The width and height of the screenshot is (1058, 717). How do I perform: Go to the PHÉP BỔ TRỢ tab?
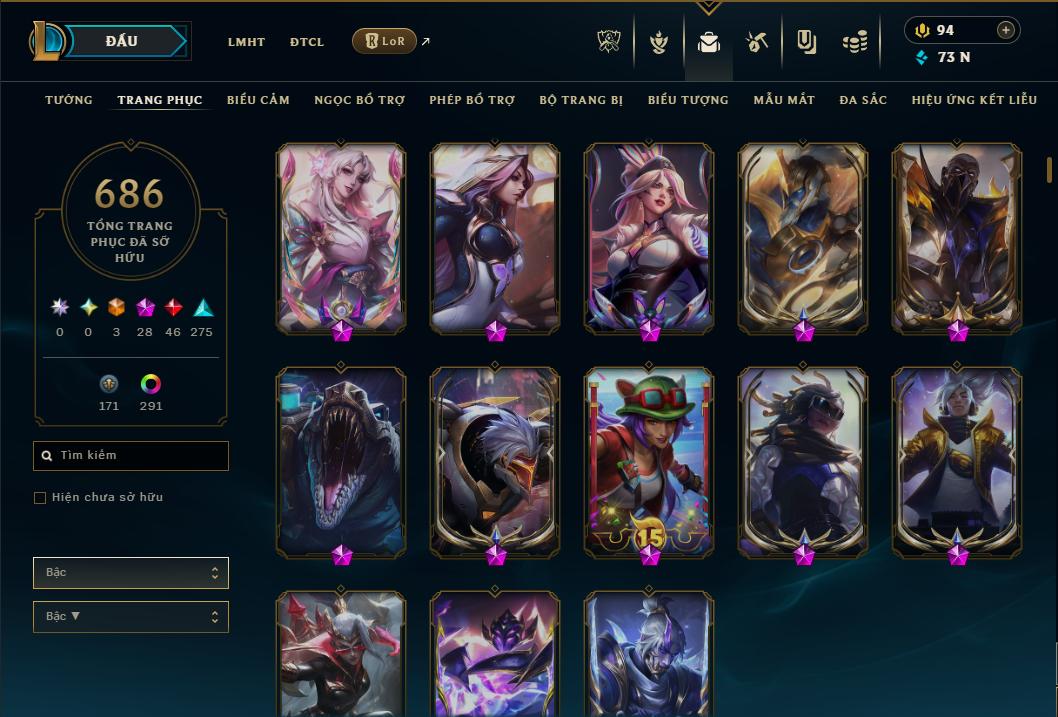[472, 100]
